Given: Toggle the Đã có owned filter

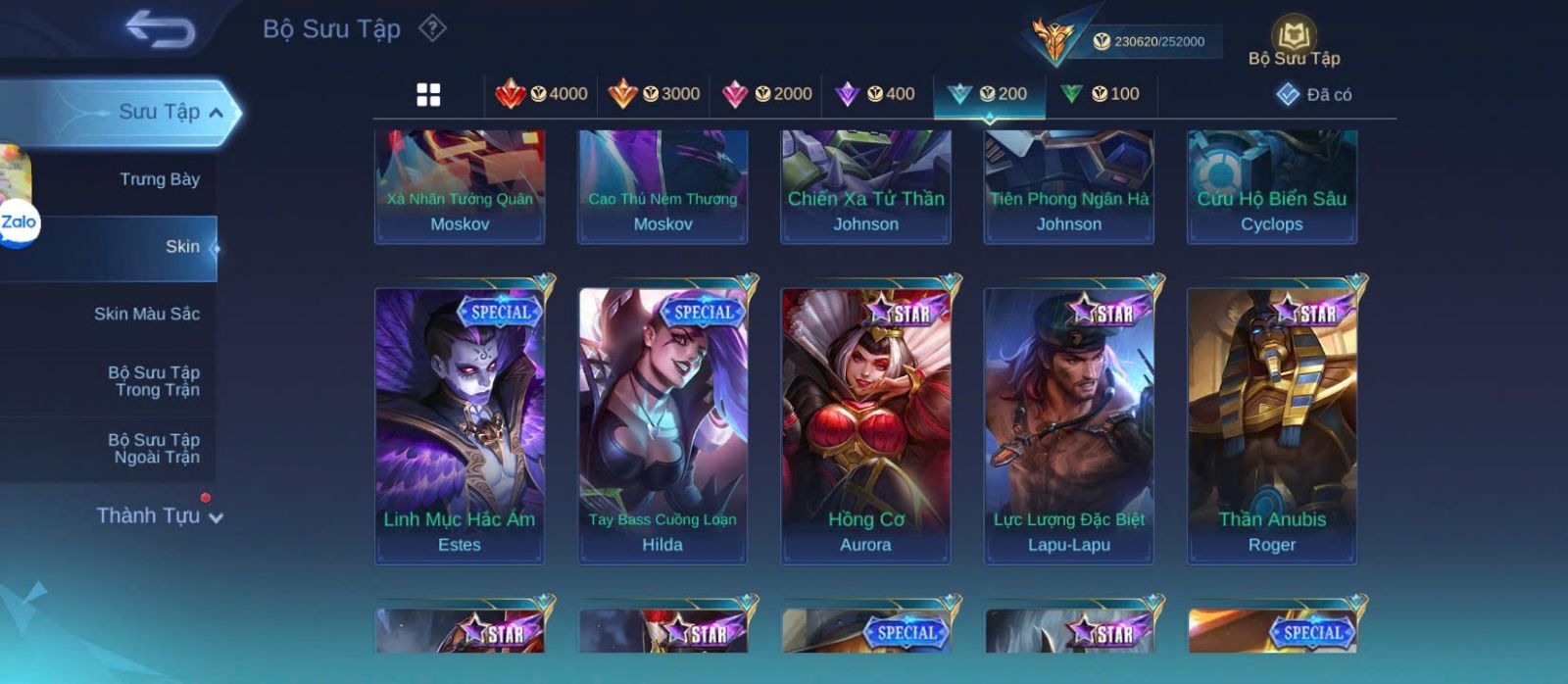Looking at the screenshot, I should click(1313, 95).
